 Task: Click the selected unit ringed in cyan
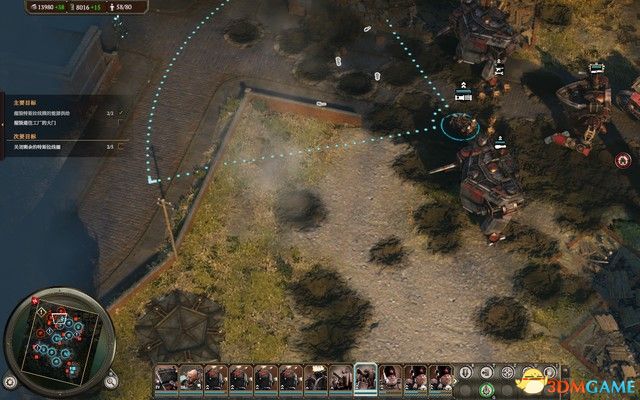[460, 124]
